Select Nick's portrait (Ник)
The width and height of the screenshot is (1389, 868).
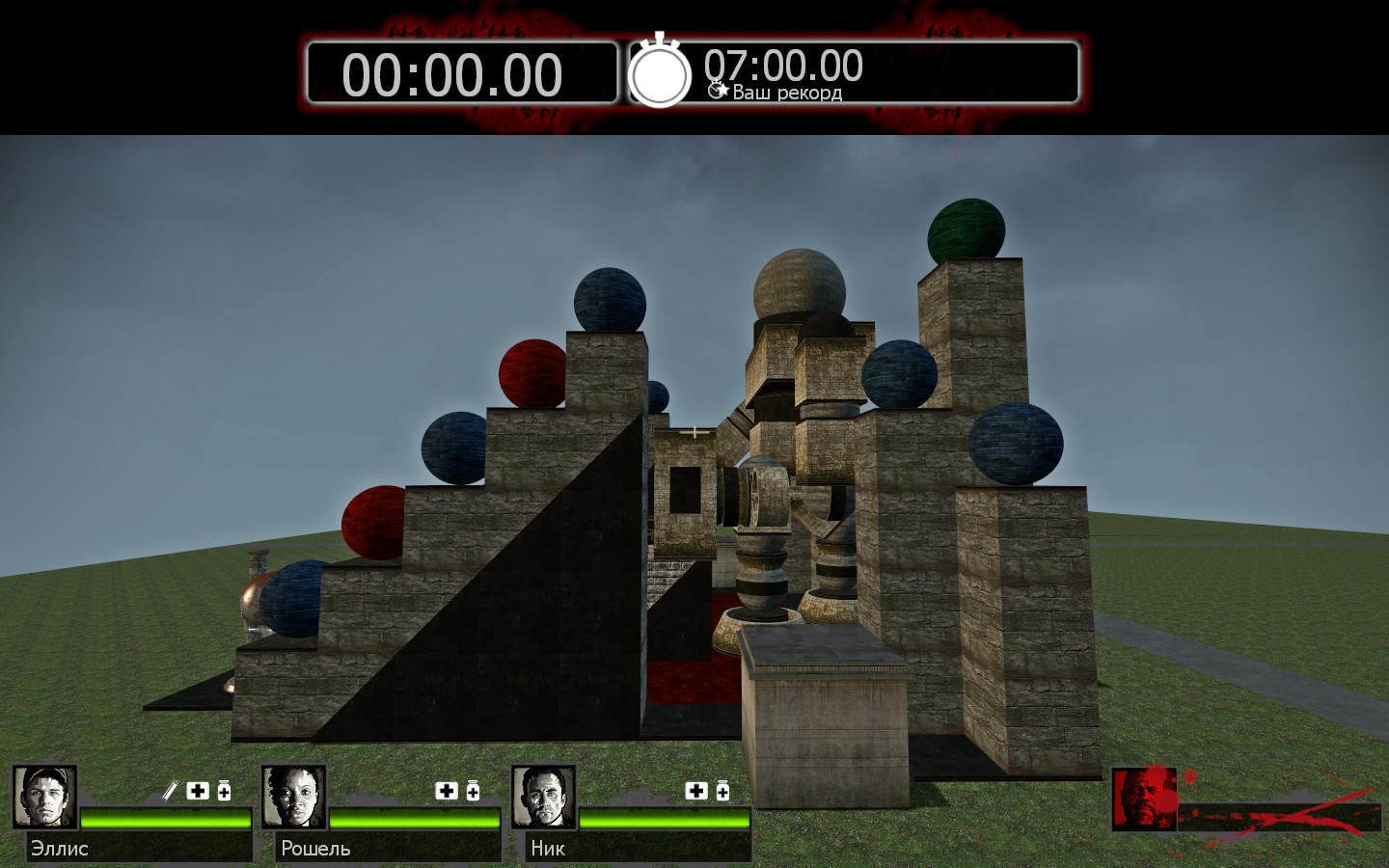pyautogui.click(x=544, y=797)
